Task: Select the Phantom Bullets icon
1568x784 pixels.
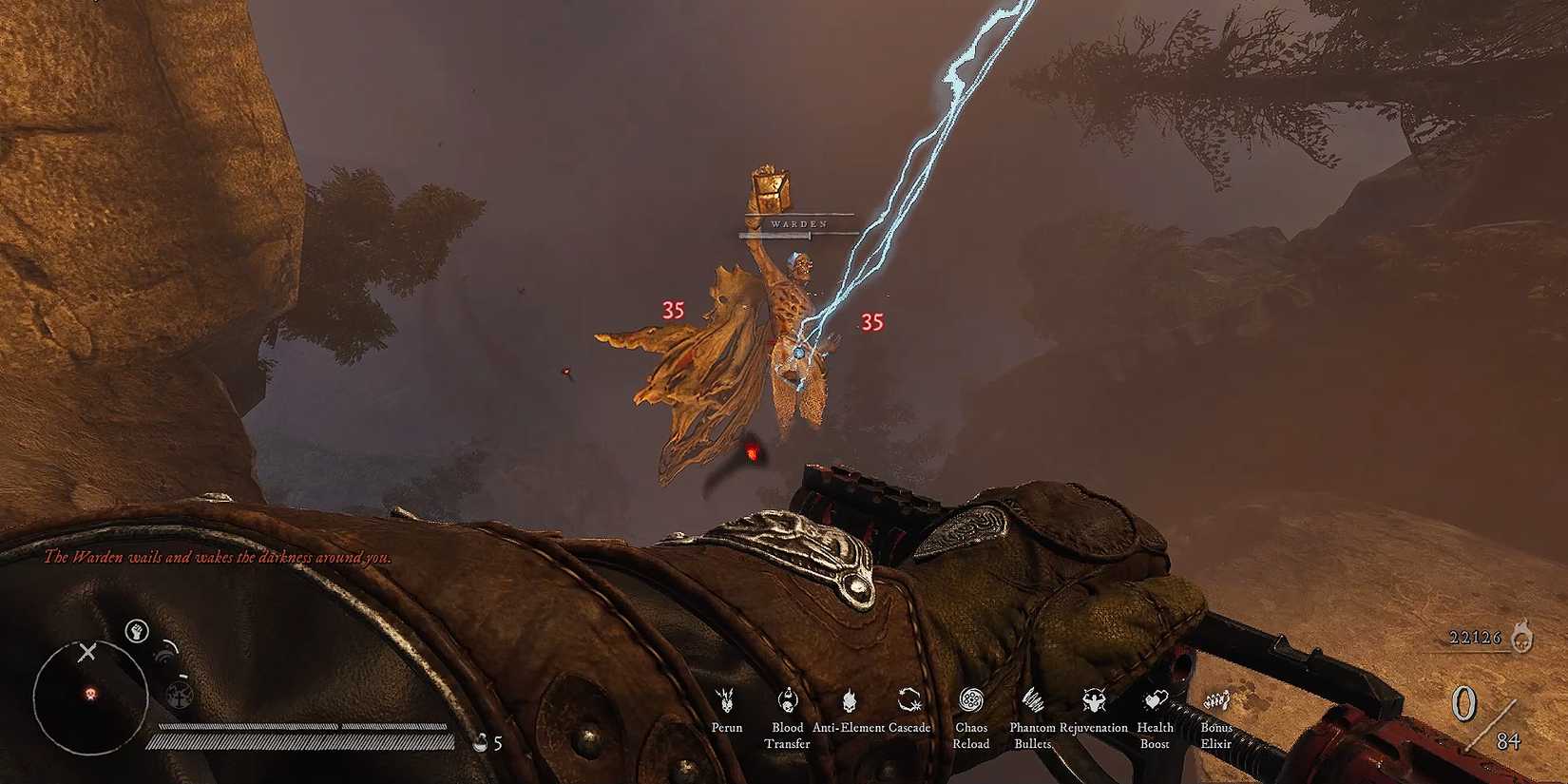Action: (x=1032, y=700)
